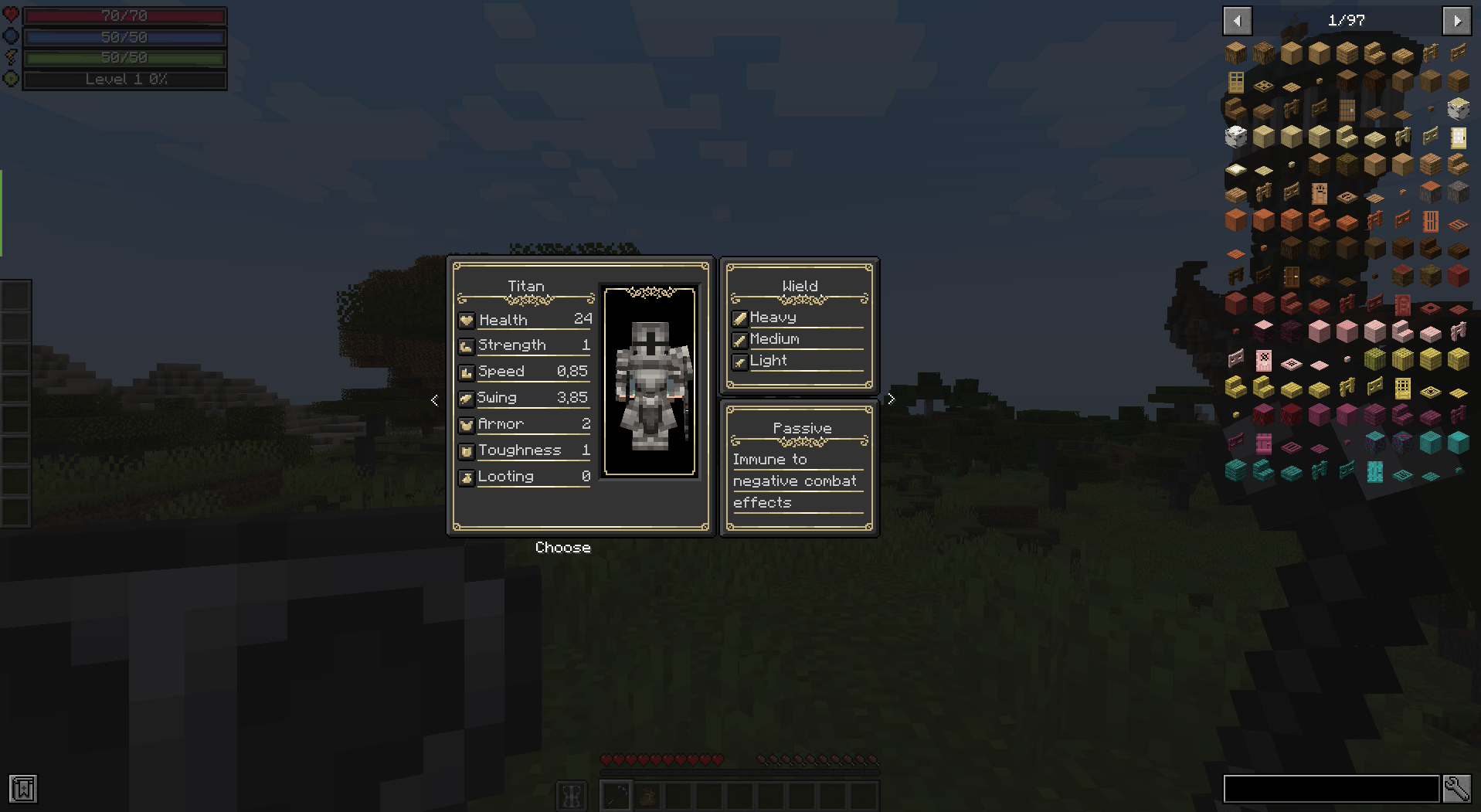Click the Health heart icon in the Titan stats
Viewport: 1481px width, 812px height.
point(466,319)
